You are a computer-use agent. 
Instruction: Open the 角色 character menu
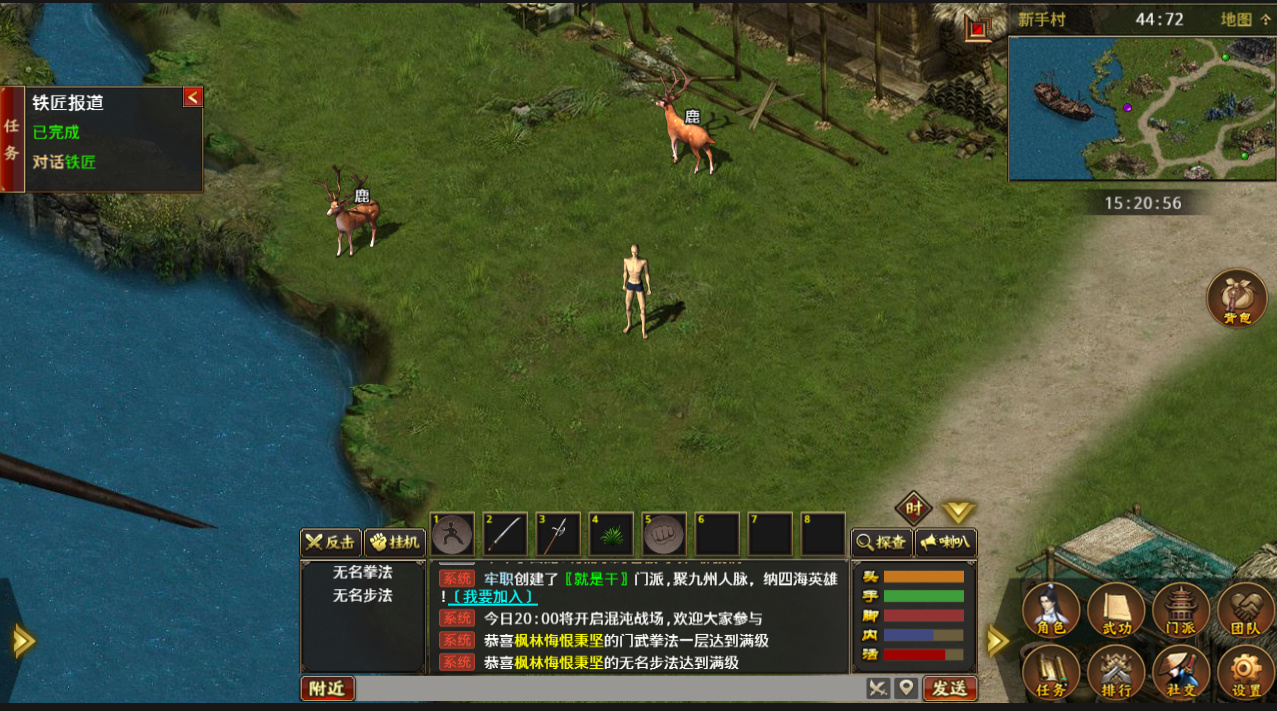coord(1051,610)
